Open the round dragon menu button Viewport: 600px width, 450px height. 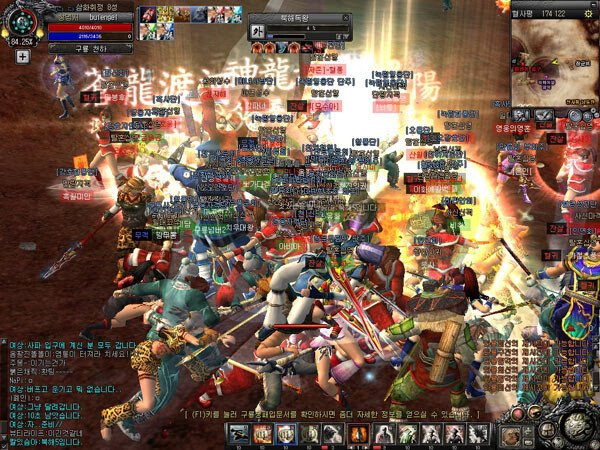pos(574,427)
